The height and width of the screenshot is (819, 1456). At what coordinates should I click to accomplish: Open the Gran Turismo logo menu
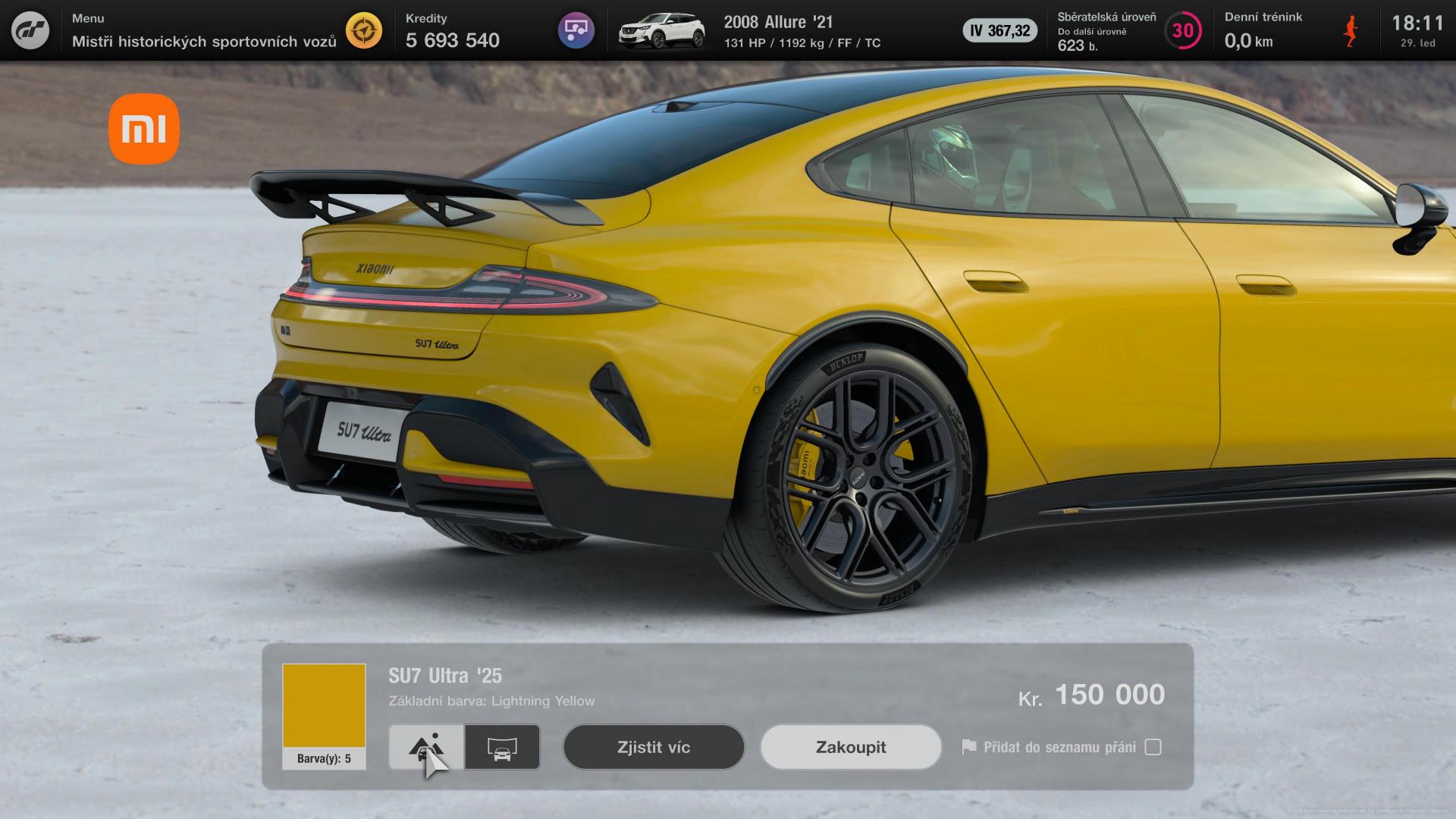point(30,30)
